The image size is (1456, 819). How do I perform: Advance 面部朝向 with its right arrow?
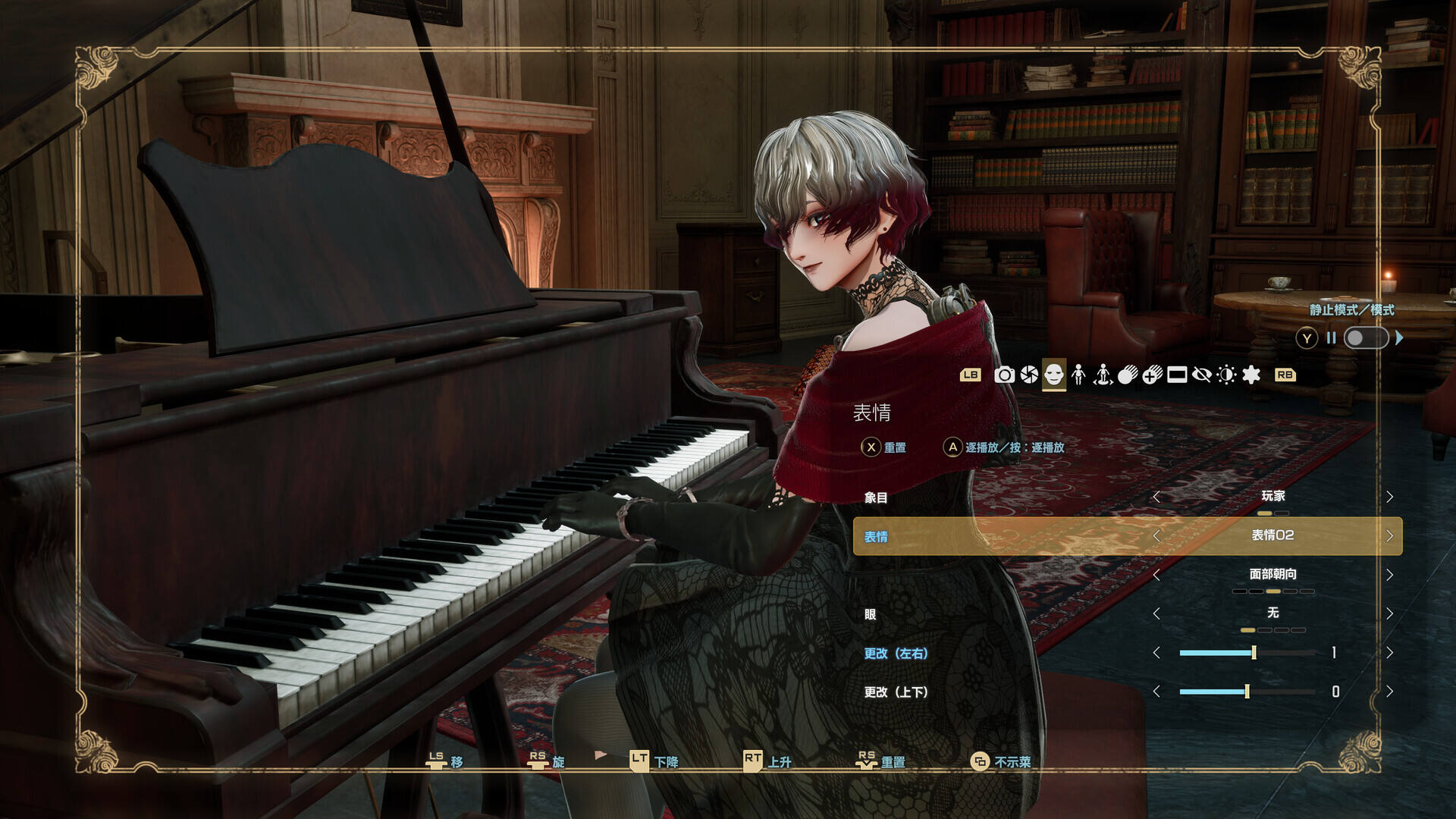point(1392,574)
